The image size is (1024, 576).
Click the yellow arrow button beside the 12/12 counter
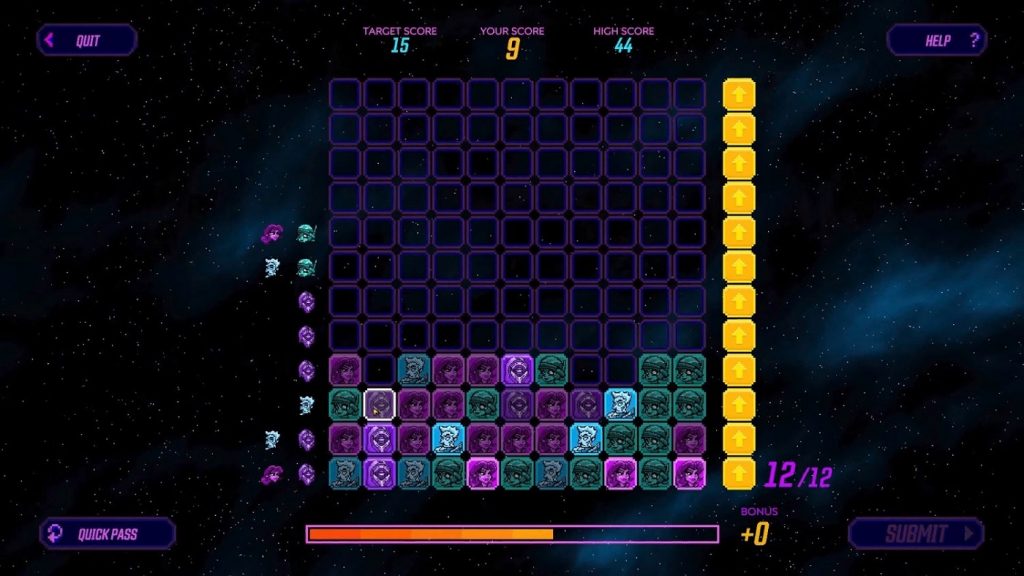point(739,473)
